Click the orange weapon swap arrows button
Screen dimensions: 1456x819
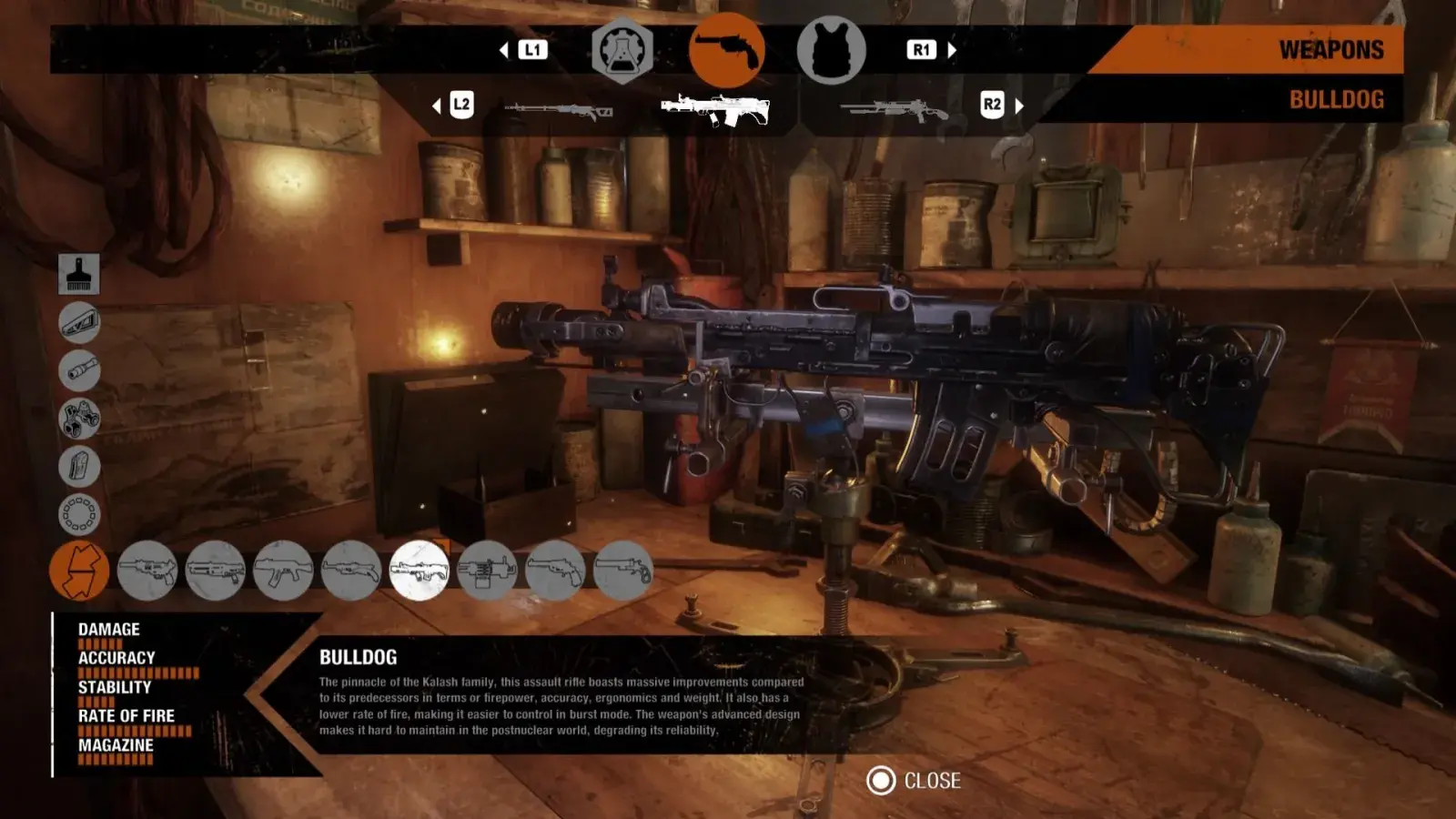(x=79, y=571)
